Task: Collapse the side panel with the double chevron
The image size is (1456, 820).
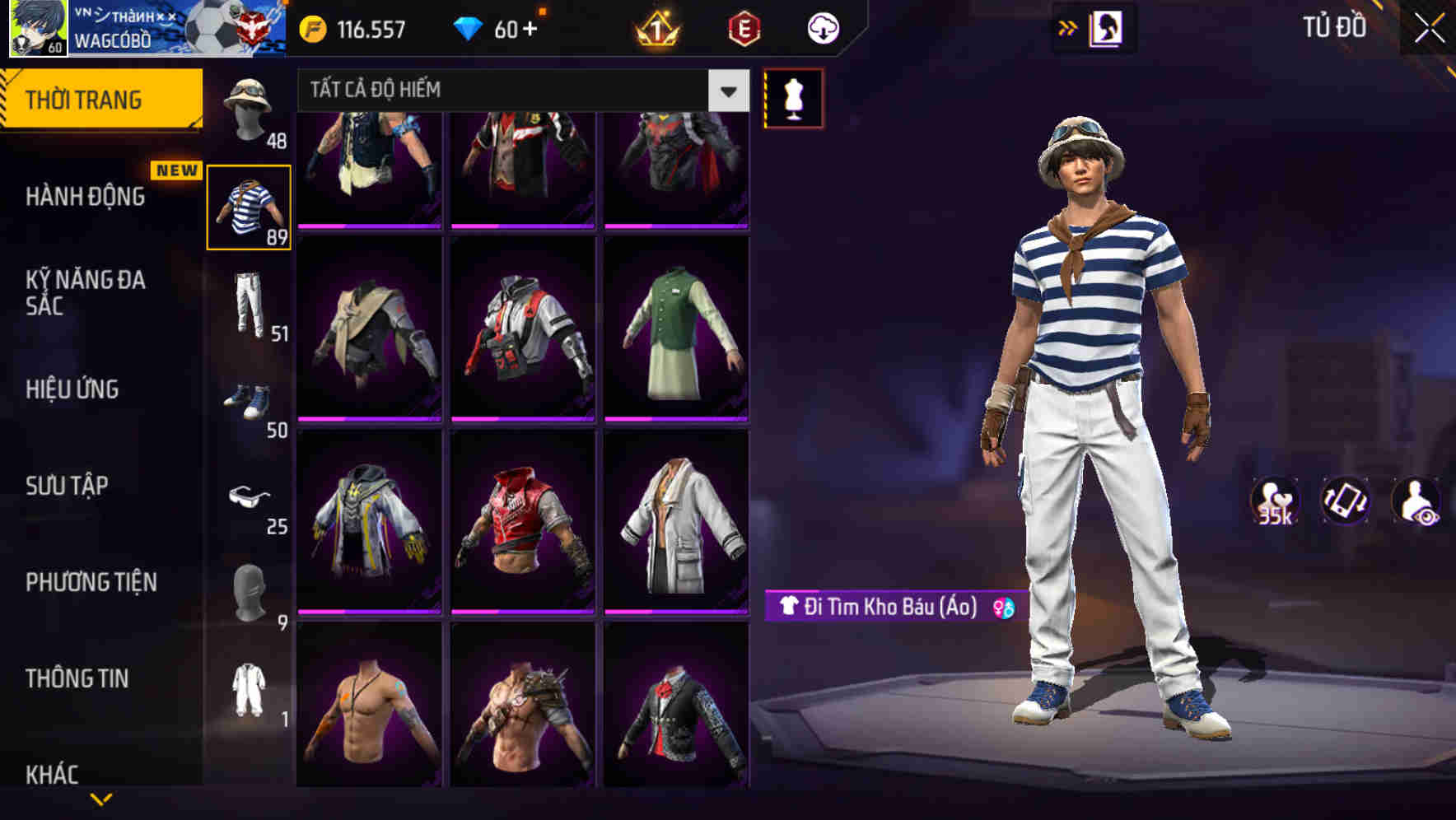Action: 1068,26
